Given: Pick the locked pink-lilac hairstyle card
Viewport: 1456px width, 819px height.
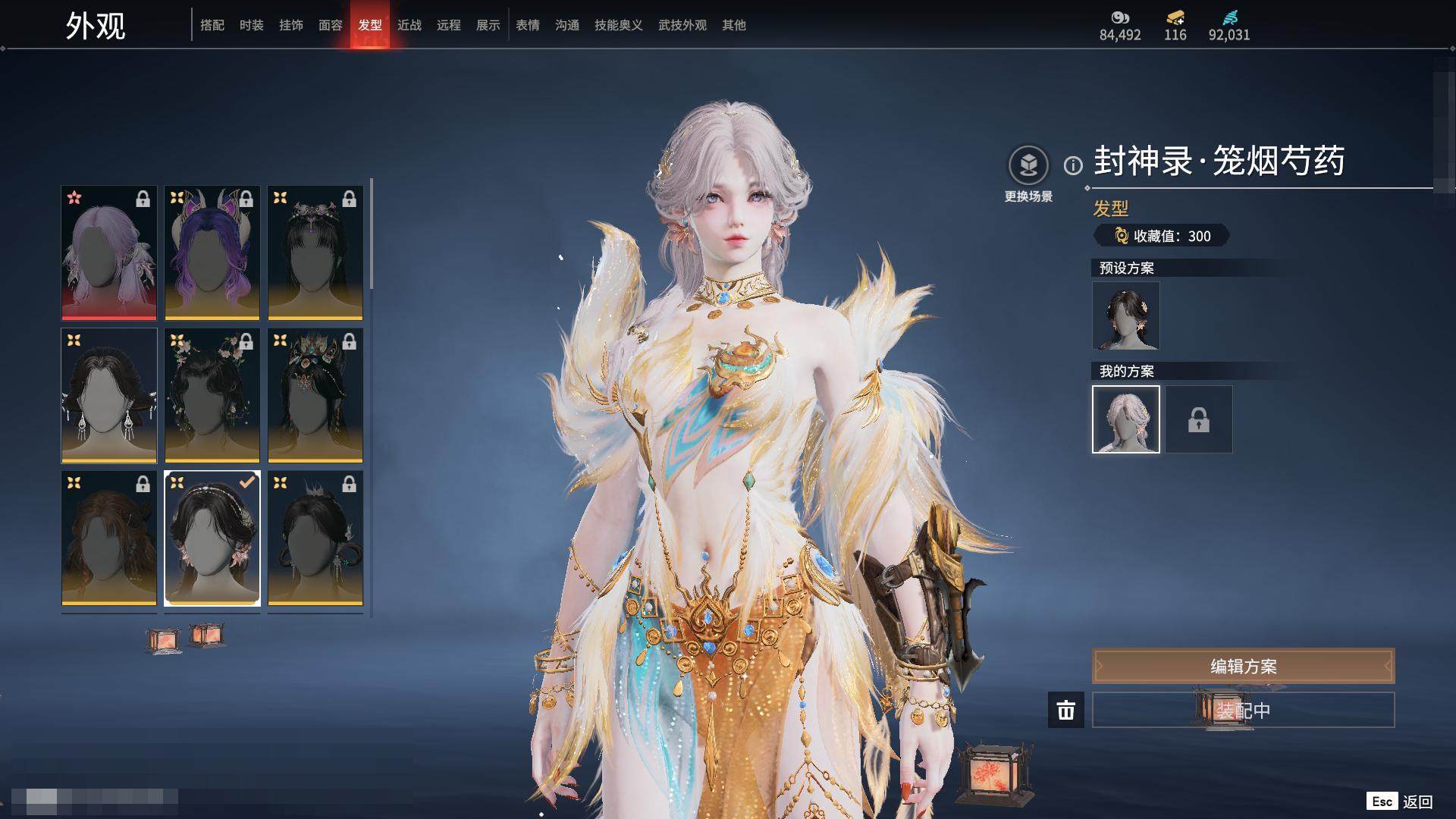Looking at the screenshot, I should (x=109, y=253).
